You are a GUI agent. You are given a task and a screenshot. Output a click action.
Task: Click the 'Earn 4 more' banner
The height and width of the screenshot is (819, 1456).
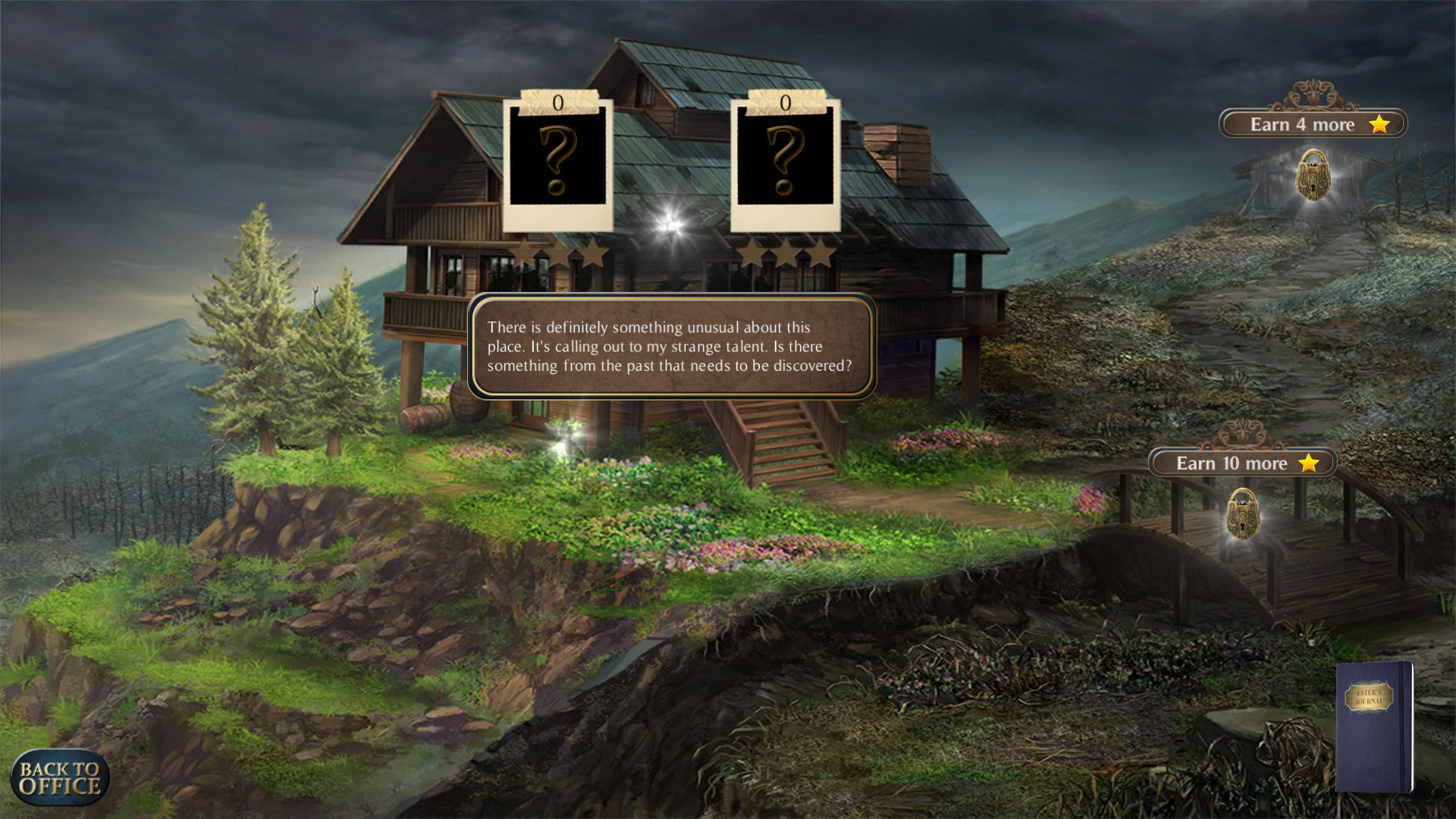(x=1313, y=124)
